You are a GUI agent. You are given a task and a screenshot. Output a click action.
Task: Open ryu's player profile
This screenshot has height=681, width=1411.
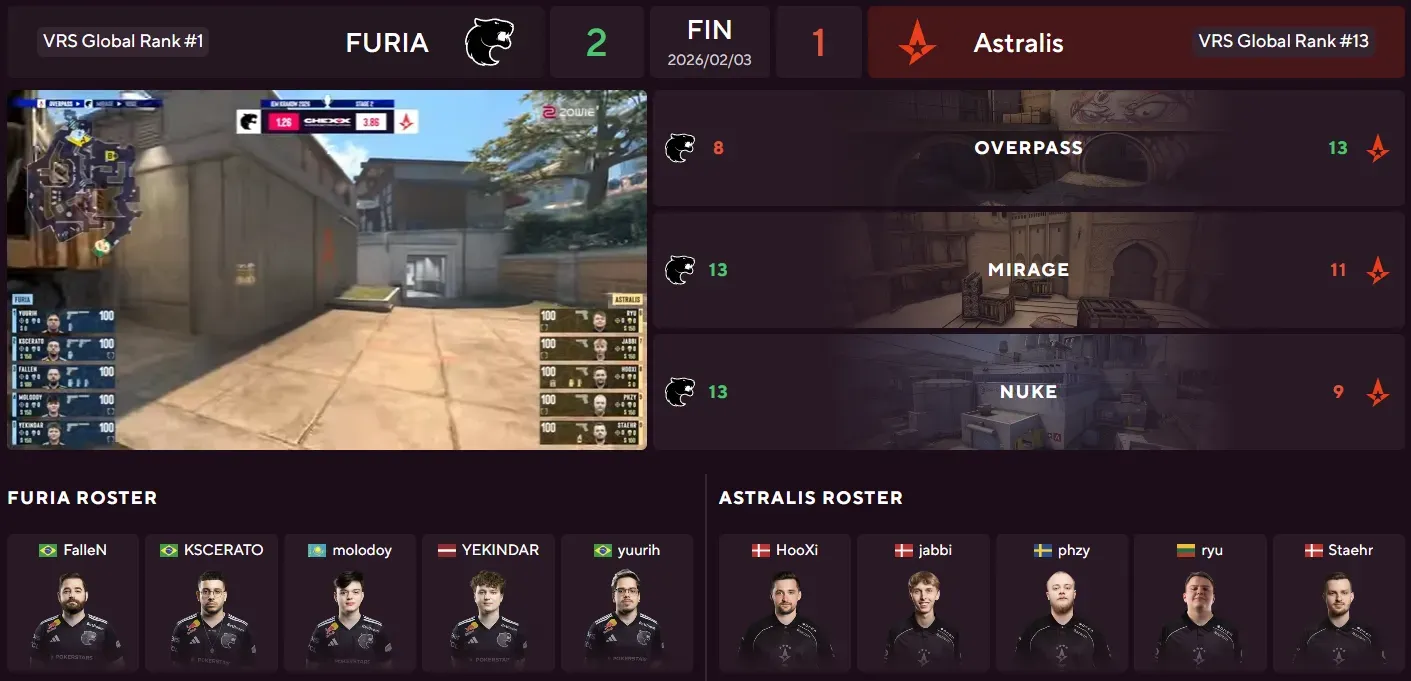[x=1200, y=603]
